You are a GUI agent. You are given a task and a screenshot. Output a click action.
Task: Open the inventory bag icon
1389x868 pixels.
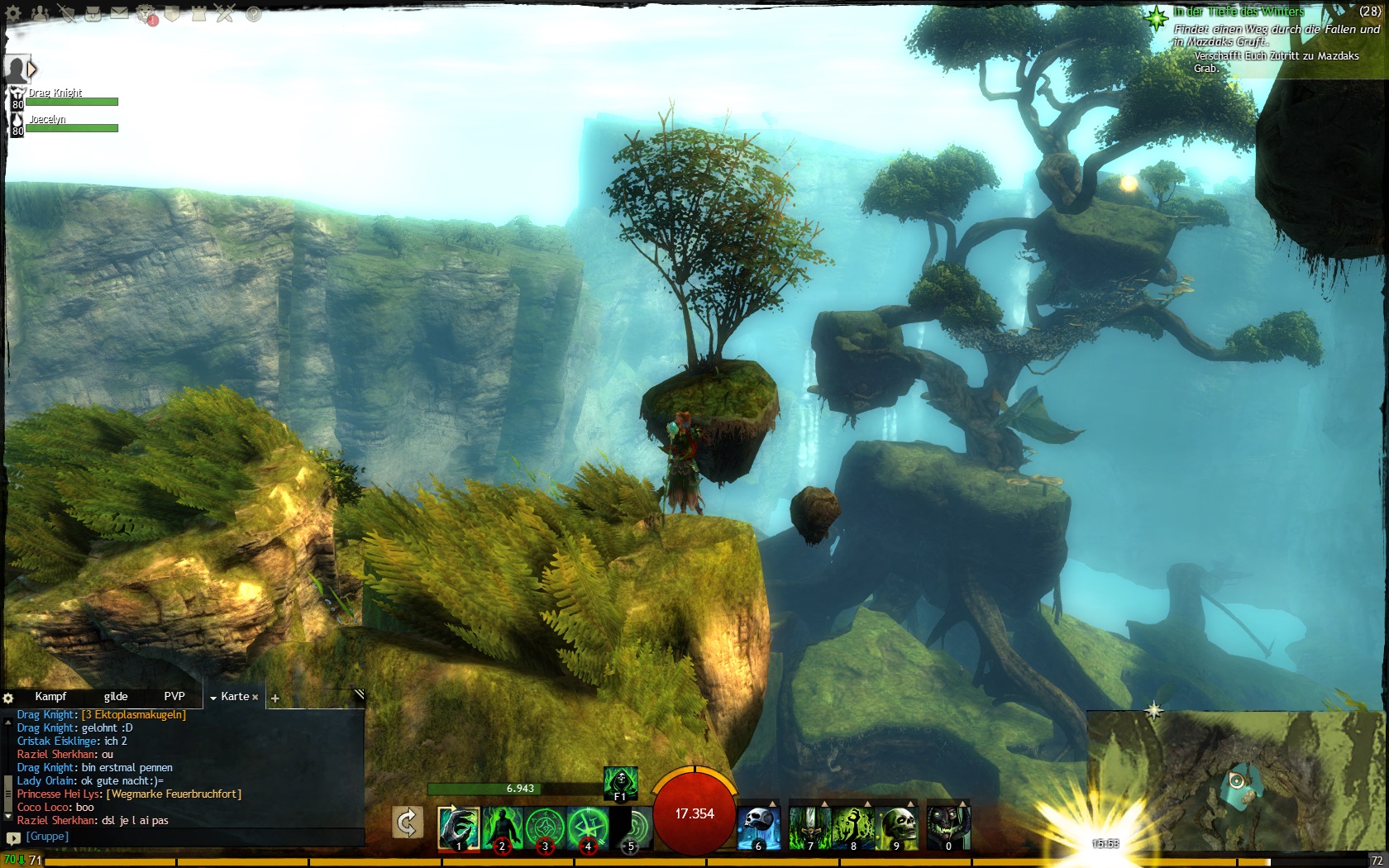93,13
